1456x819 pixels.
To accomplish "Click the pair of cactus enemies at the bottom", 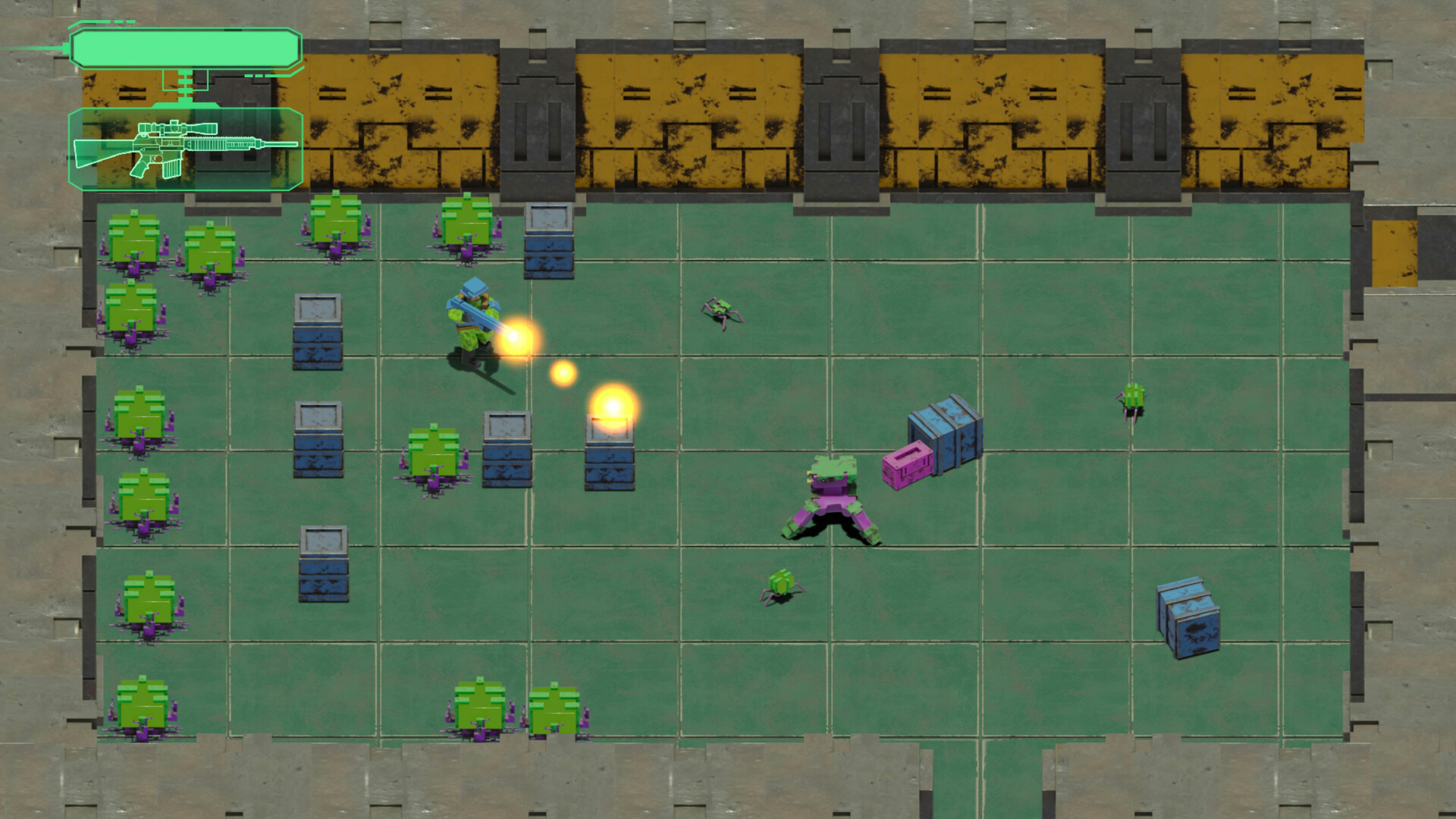I will click(516, 705).
